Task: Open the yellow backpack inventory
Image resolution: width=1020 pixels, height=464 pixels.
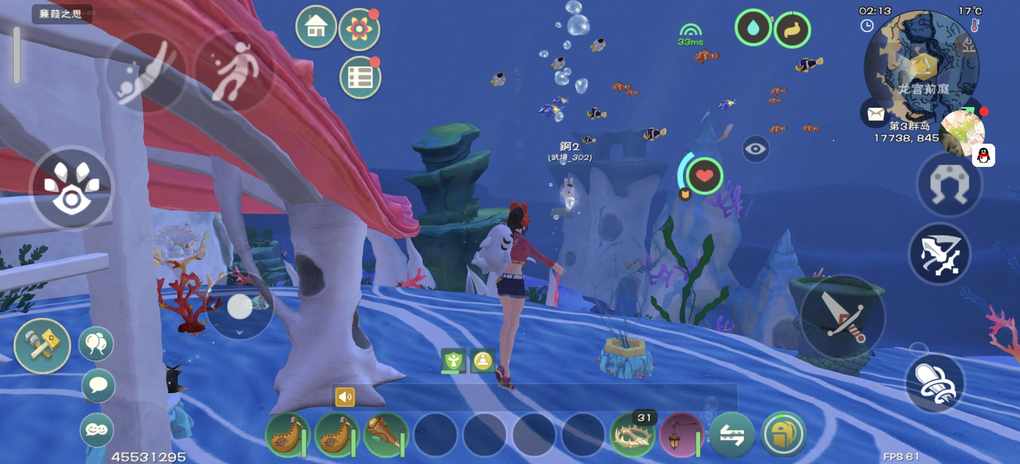Action: coord(783,434)
